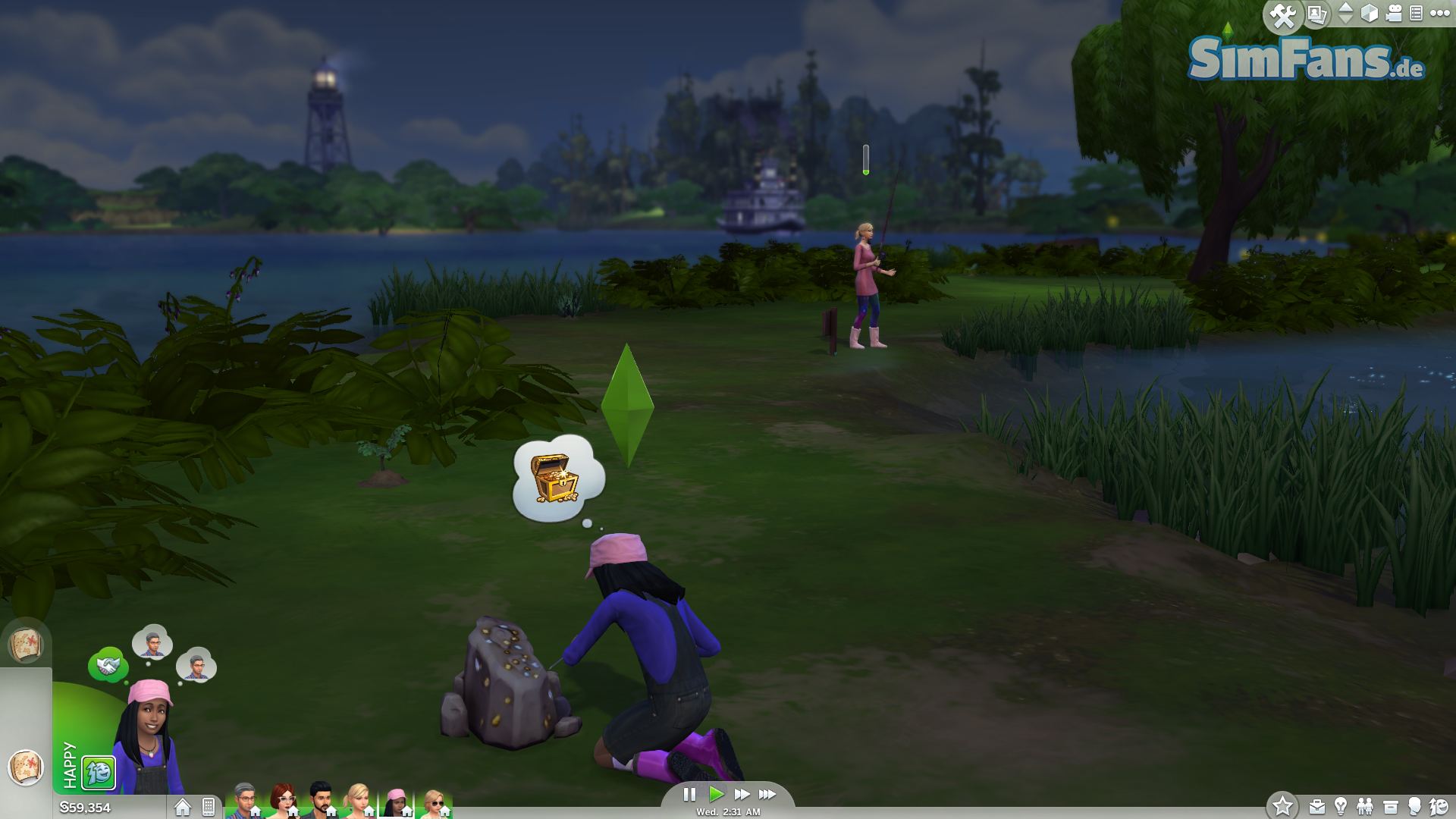Viewport: 1456px width, 819px height.
Task: Select the grey-haired sim in household bar
Action: [245, 801]
